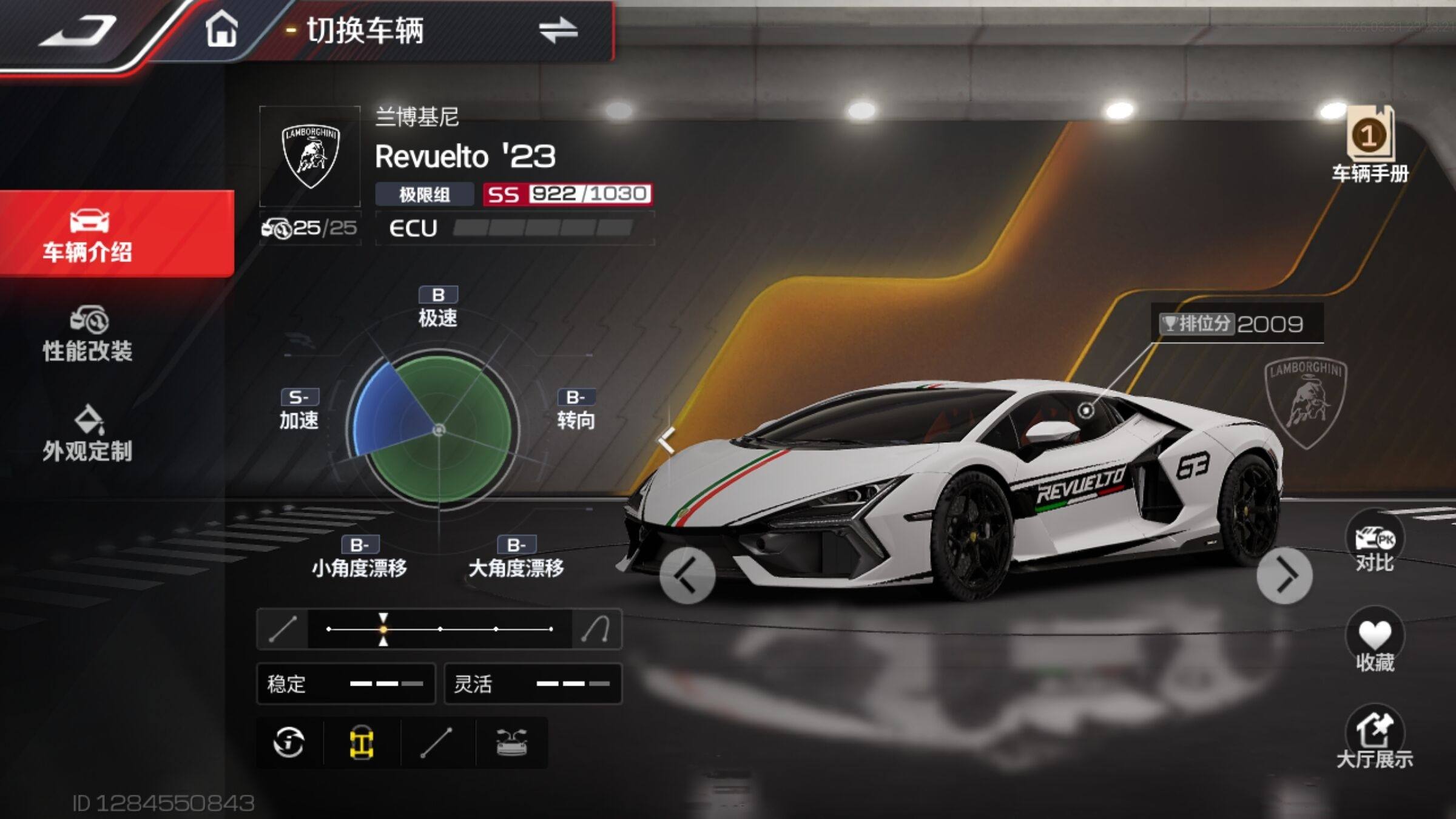This screenshot has width=1456, height=819.
Task: Open the 外观定制 customization tab
Action: click(89, 433)
